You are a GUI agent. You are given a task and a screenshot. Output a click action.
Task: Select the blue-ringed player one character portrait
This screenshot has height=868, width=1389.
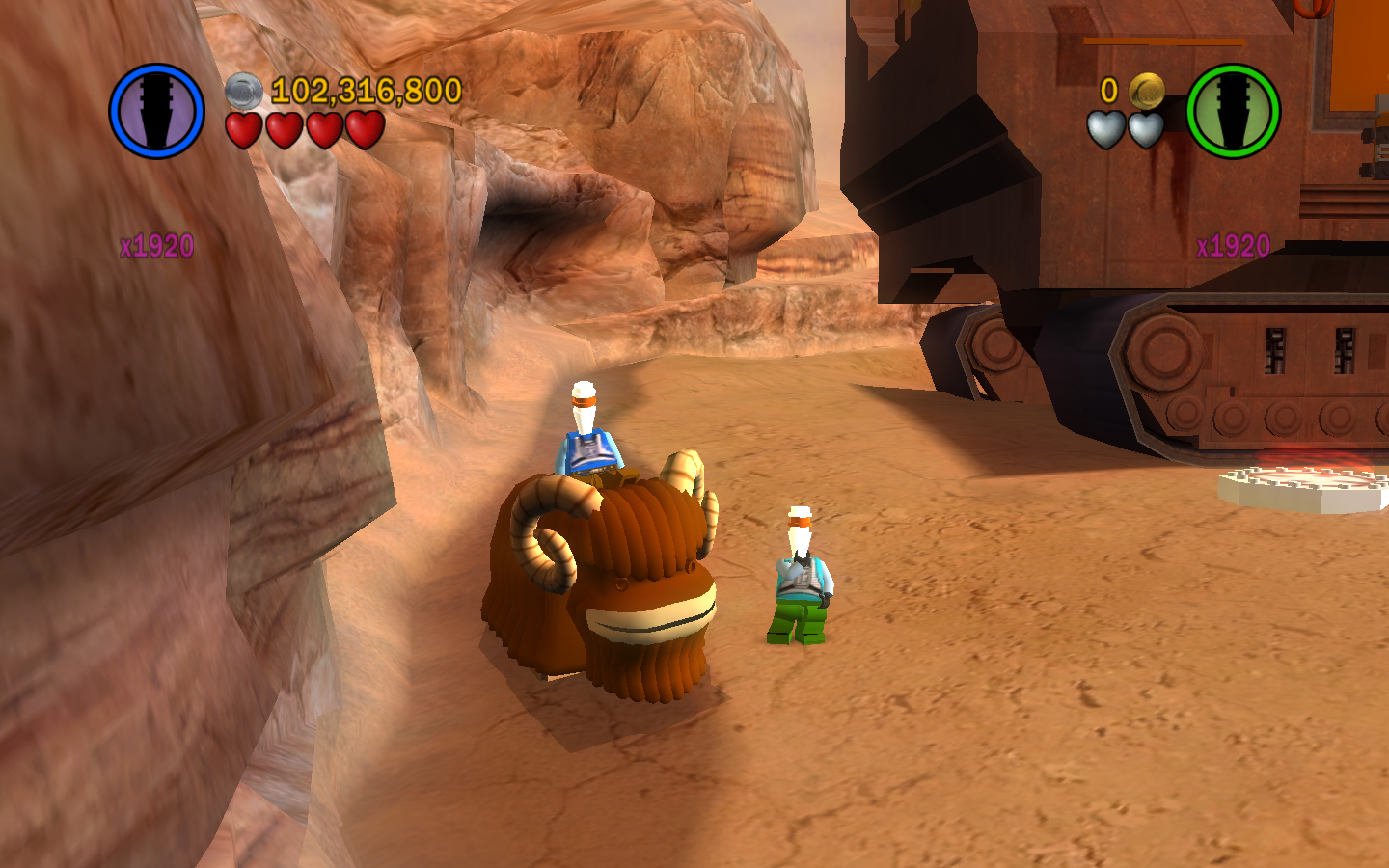pyautogui.click(x=156, y=111)
